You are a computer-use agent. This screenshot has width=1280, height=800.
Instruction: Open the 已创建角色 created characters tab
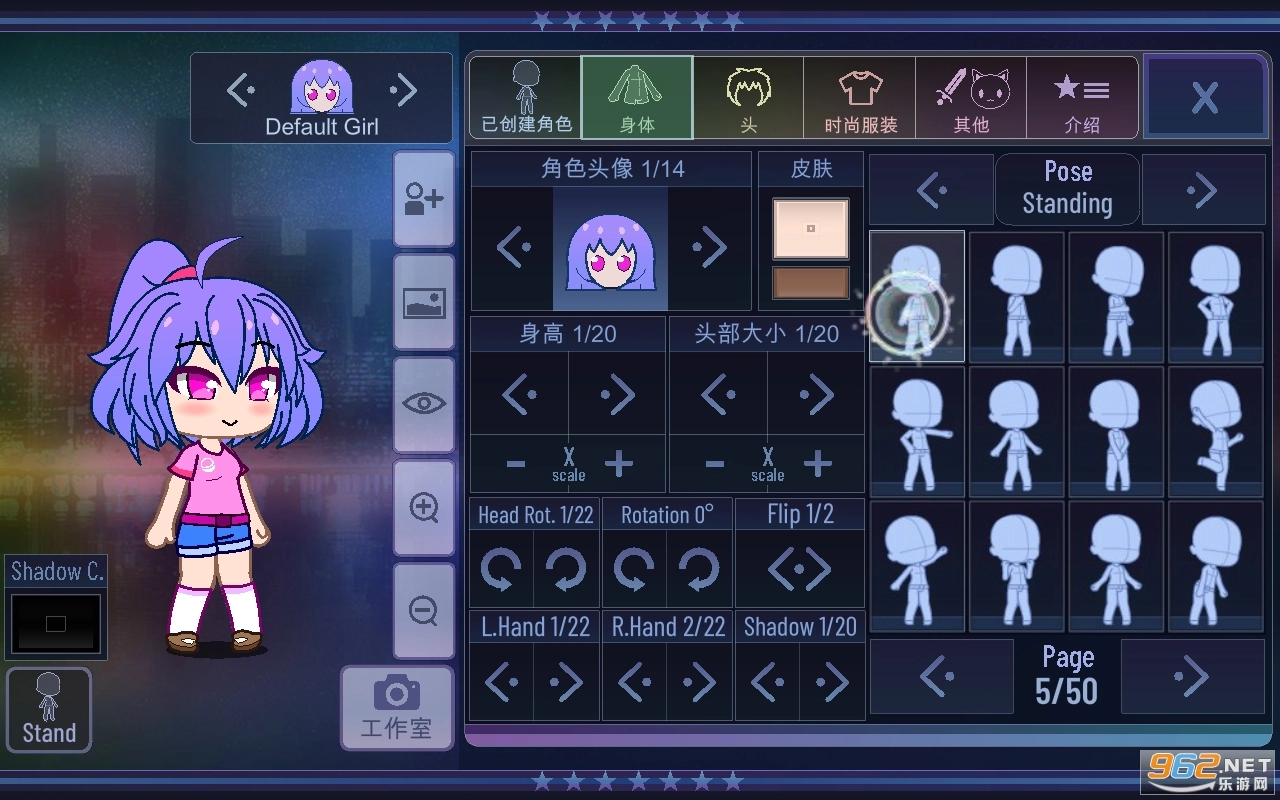(524, 97)
